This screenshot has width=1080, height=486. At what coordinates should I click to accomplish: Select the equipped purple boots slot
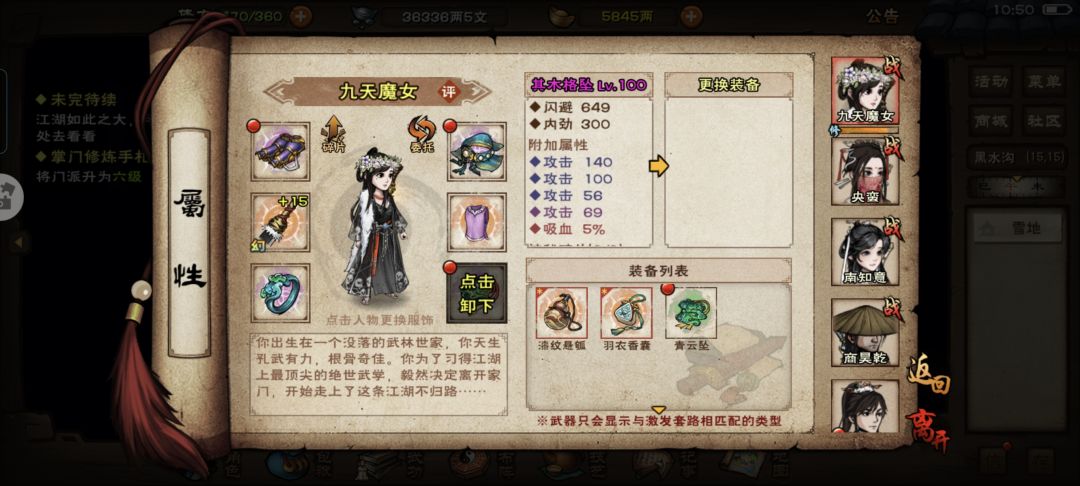[x=280, y=151]
